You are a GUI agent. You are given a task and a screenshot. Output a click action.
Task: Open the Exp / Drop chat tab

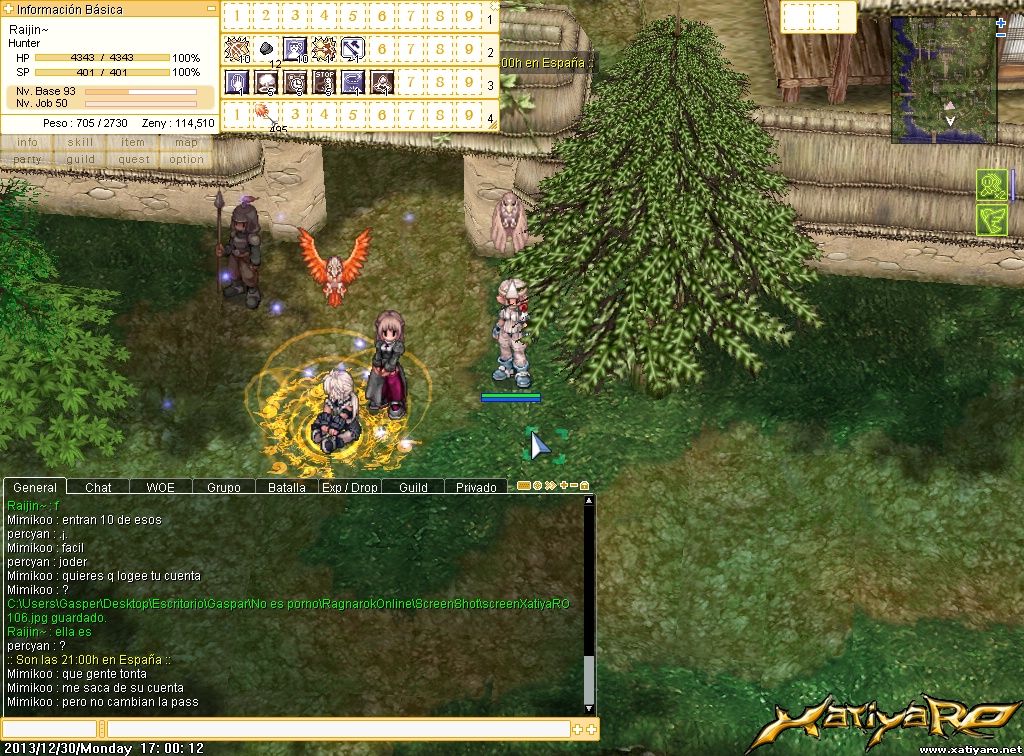pyautogui.click(x=350, y=487)
